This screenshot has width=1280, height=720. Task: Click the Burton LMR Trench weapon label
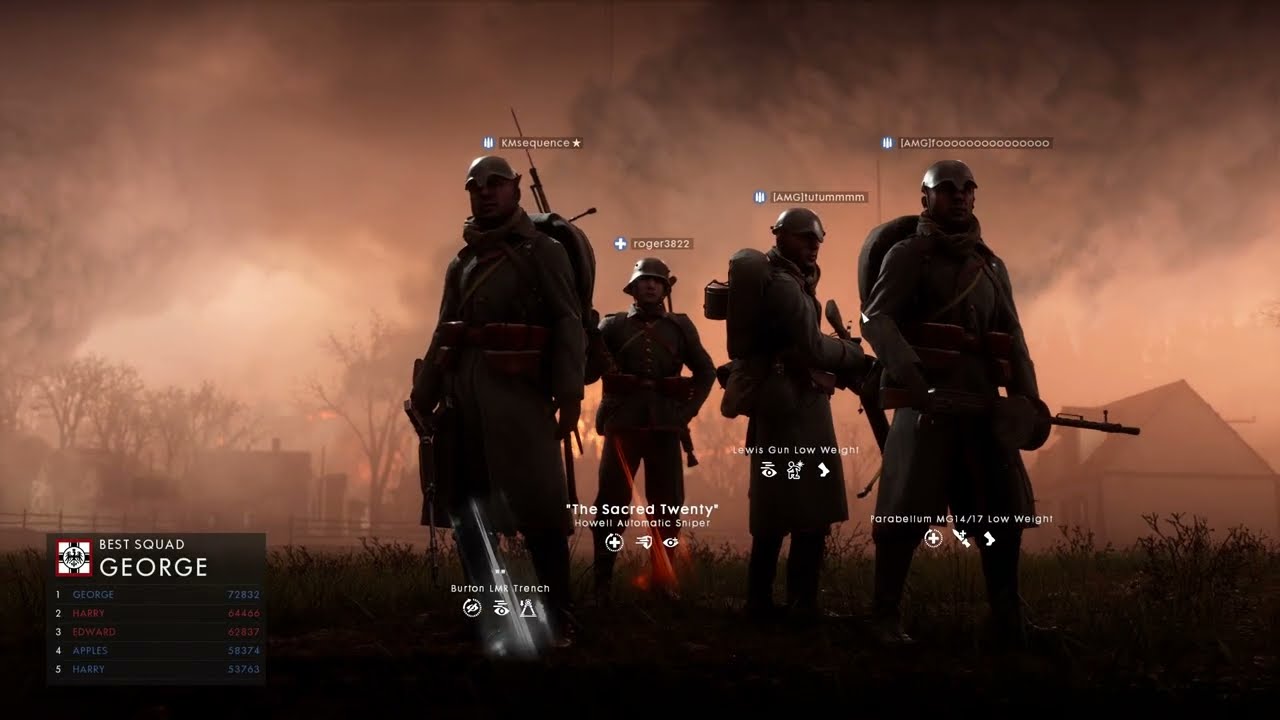500,589
